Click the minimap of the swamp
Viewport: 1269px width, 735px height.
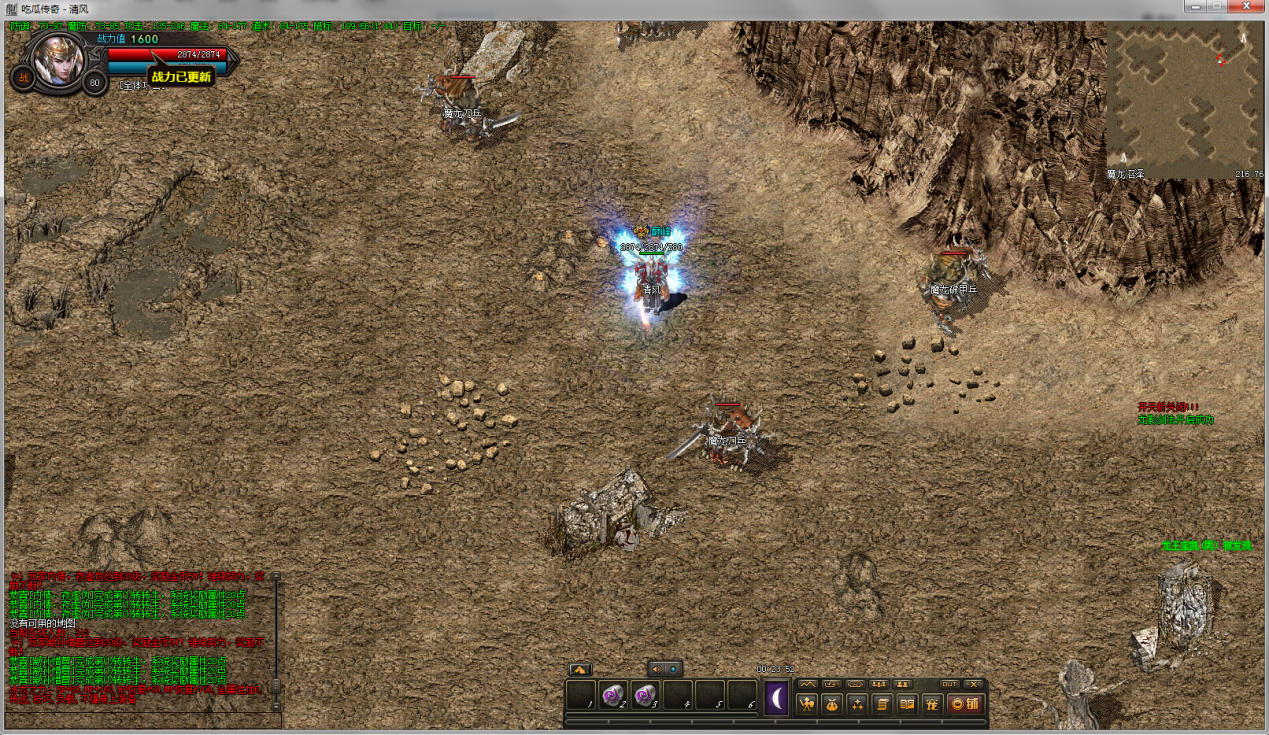(1183, 100)
